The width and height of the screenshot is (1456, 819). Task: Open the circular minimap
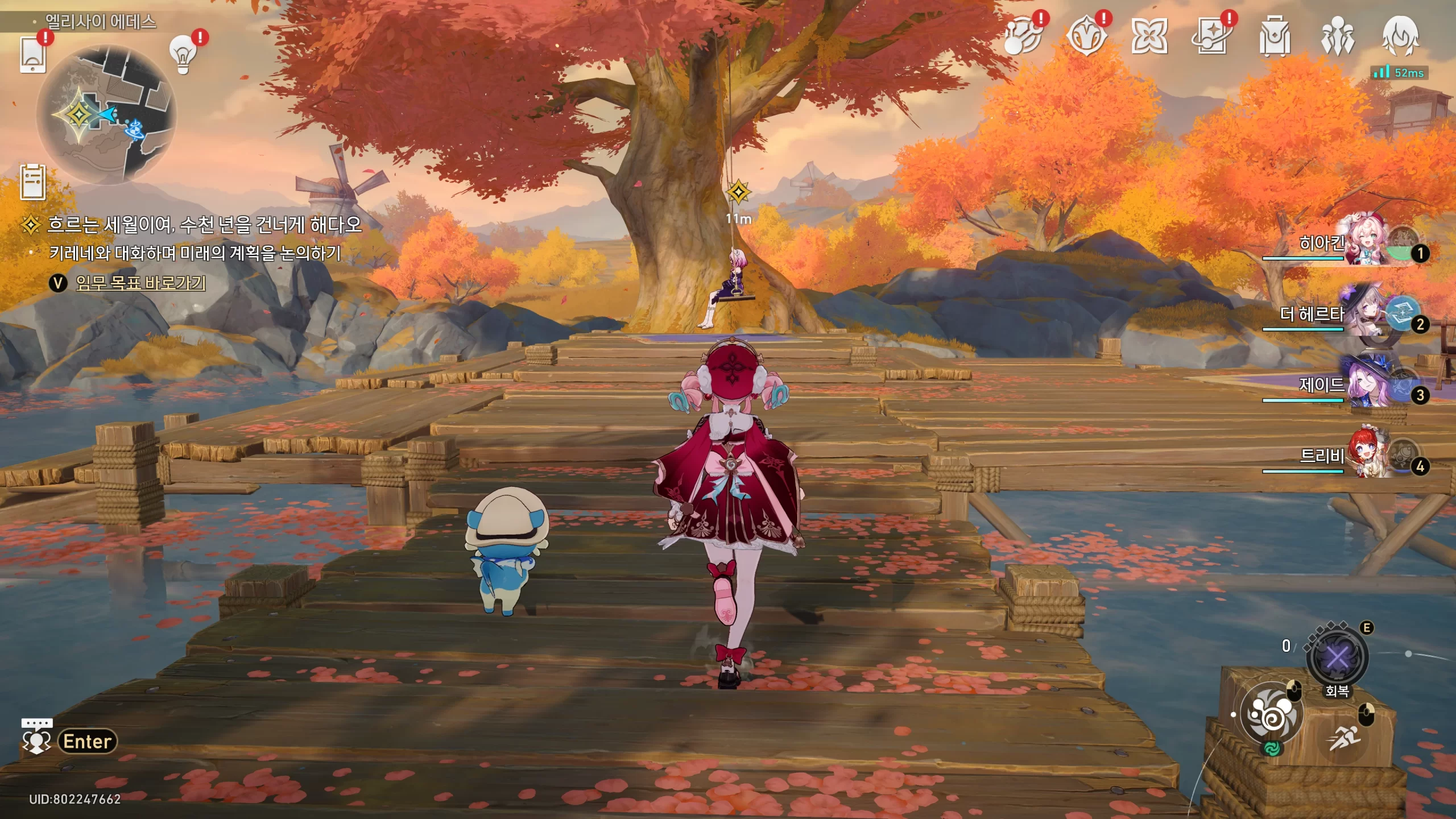click(x=106, y=115)
